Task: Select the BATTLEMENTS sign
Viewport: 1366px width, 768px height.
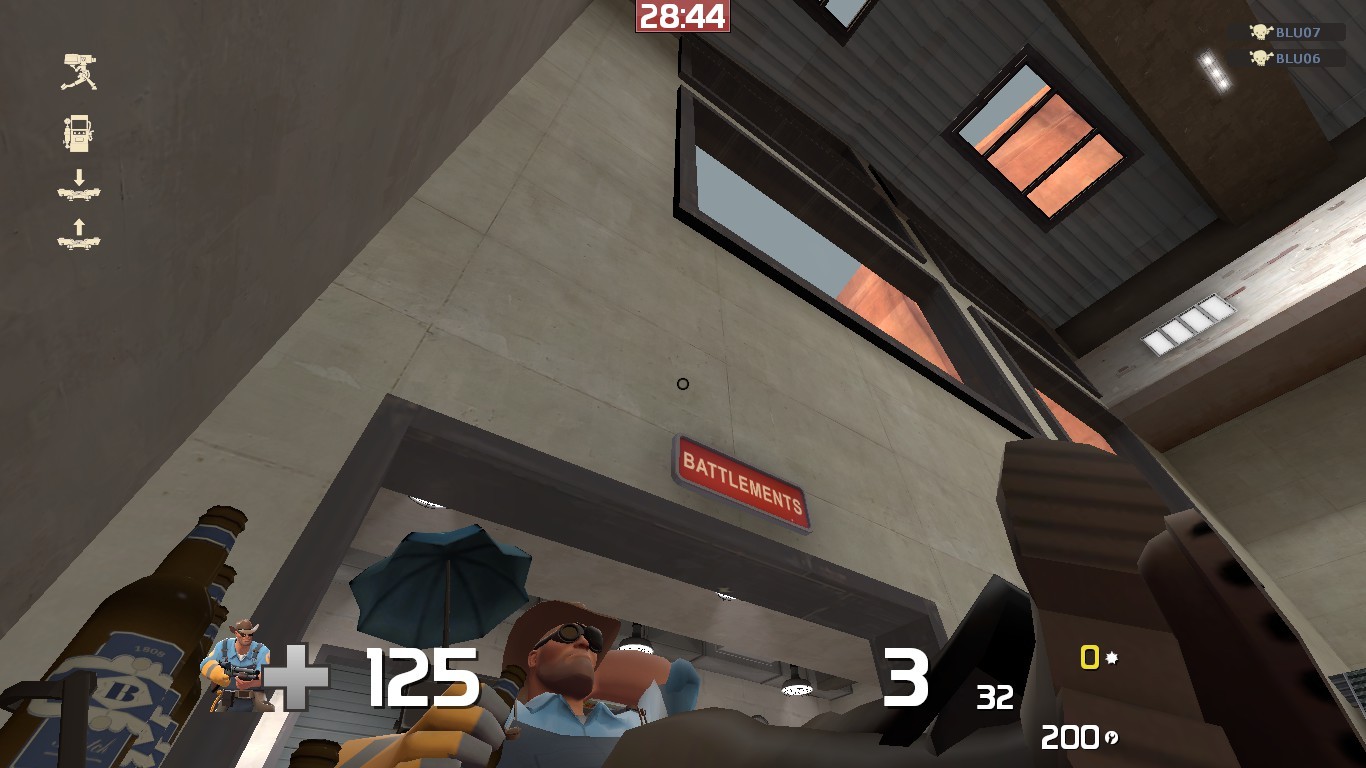Action: coord(740,477)
